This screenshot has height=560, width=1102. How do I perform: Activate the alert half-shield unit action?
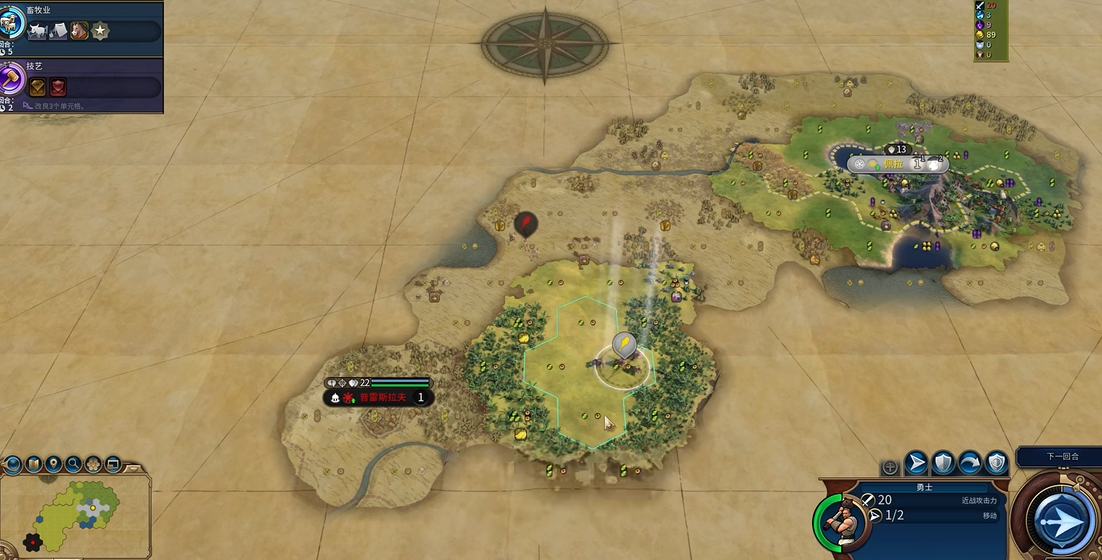click(997, 462)
